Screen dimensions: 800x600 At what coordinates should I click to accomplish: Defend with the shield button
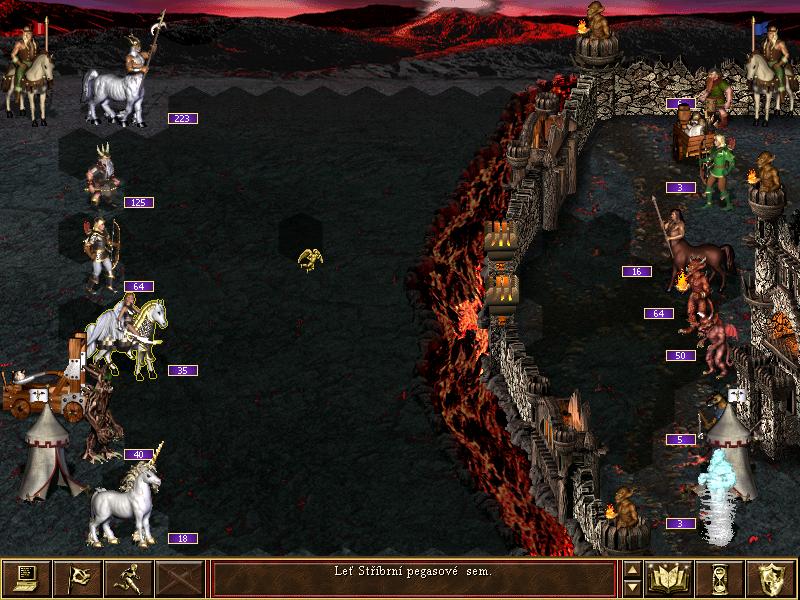click(x=772, y=578)
